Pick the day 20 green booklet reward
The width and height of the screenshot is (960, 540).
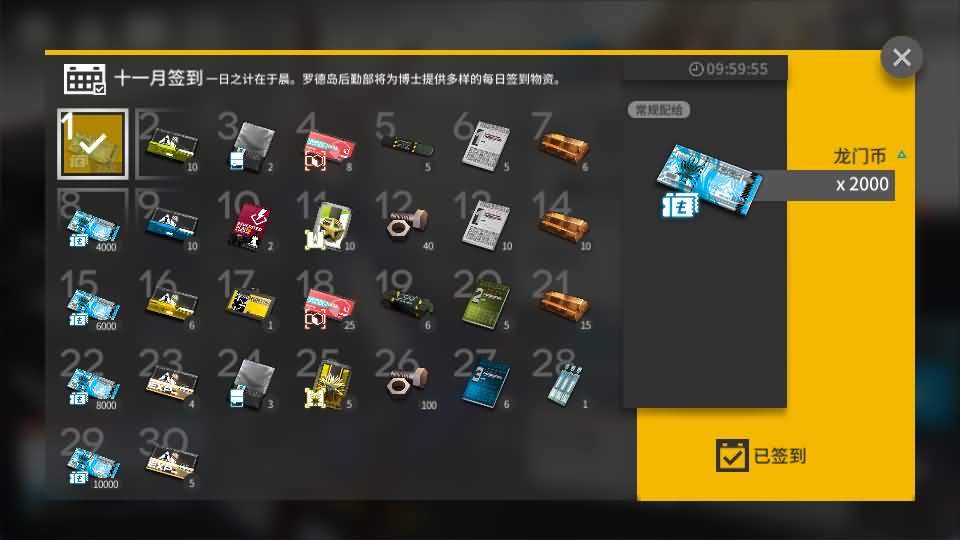[487, 302]
